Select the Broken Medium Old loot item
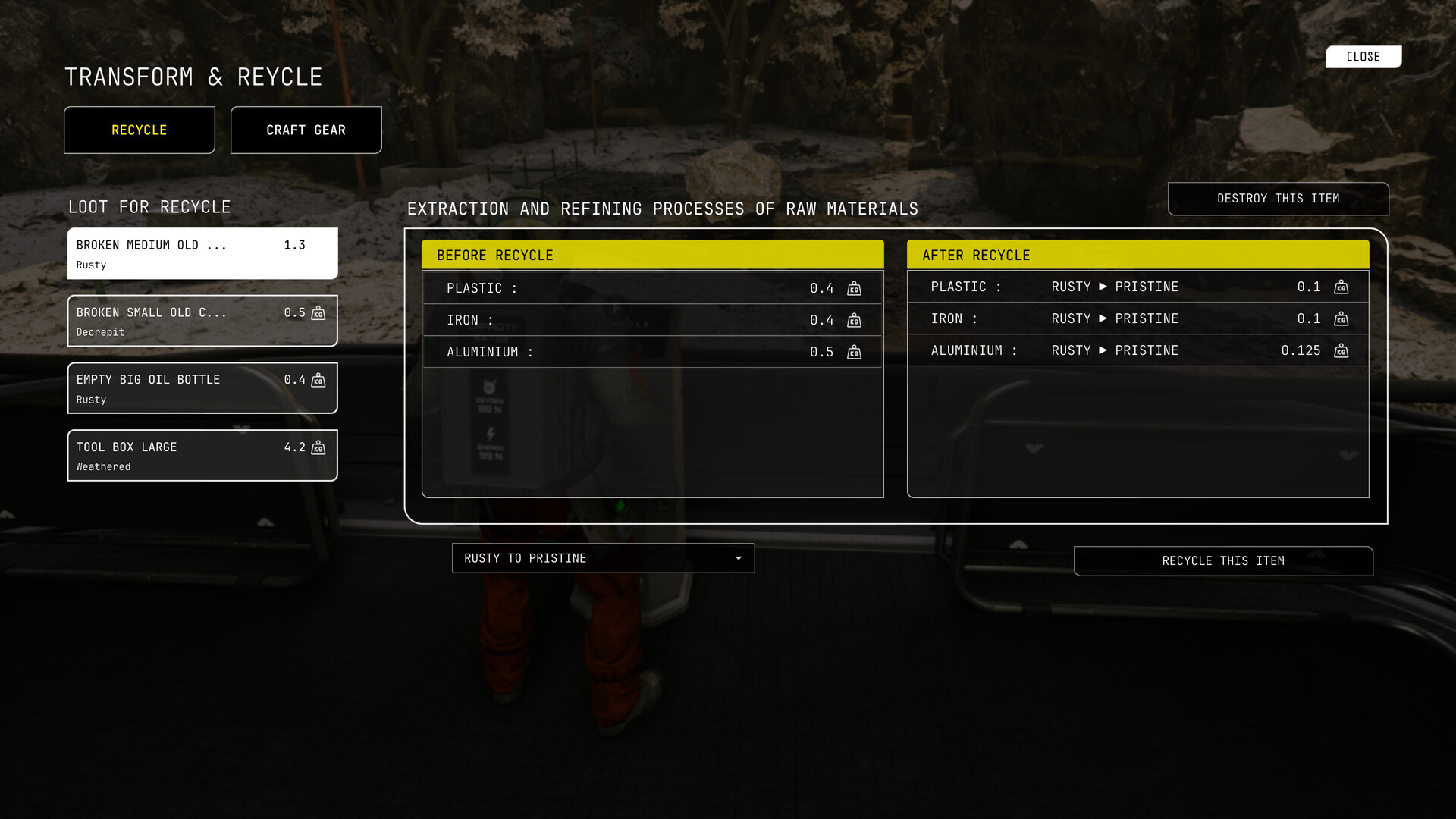The width and height of the screenshot is (1456, 819). point(202,253)
